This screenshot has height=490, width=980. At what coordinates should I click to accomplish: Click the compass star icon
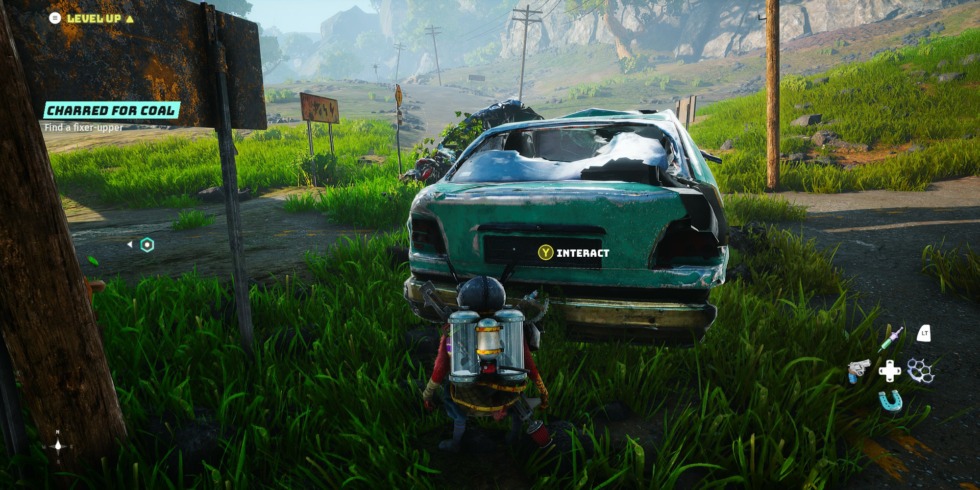click(58, 445)
